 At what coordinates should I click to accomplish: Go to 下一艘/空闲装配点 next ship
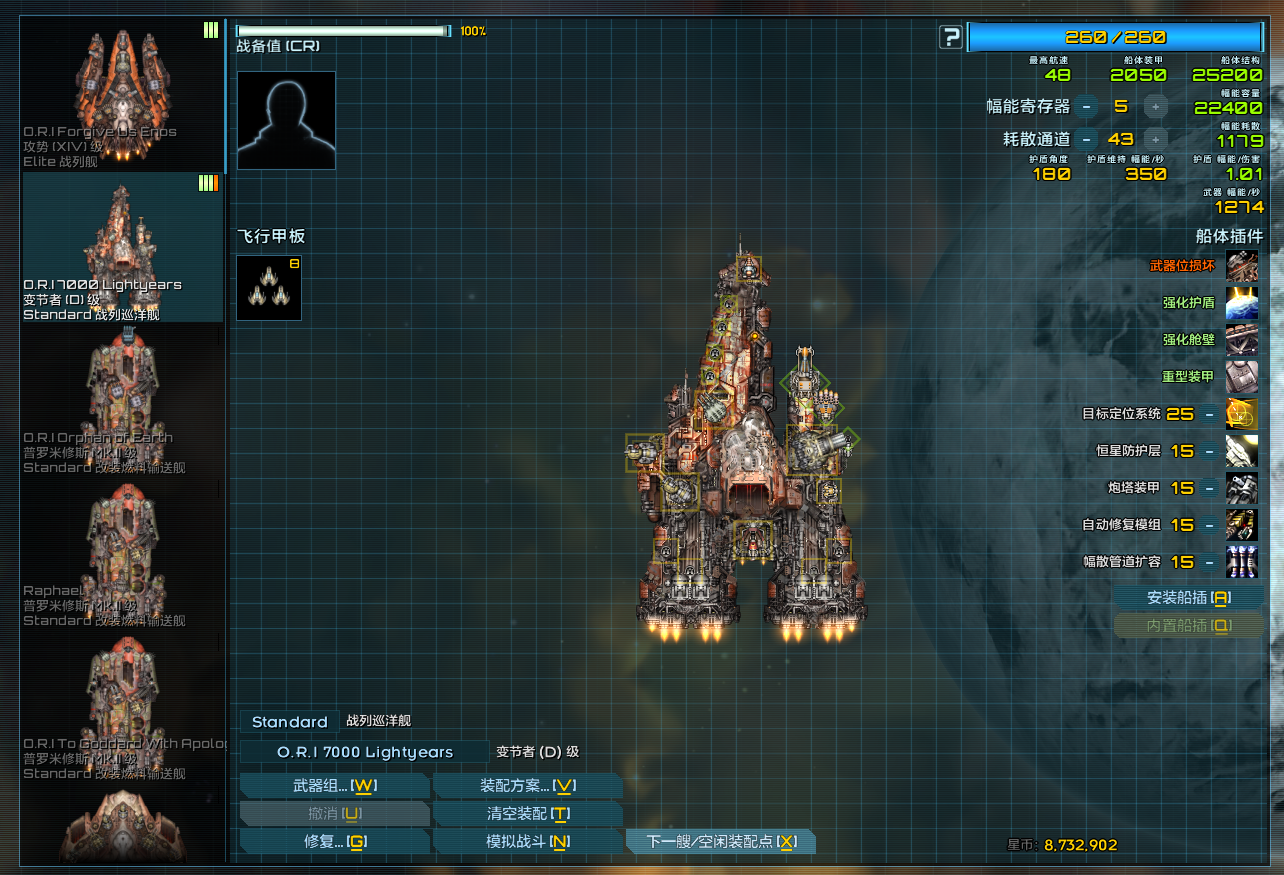(x=720, y=842)
